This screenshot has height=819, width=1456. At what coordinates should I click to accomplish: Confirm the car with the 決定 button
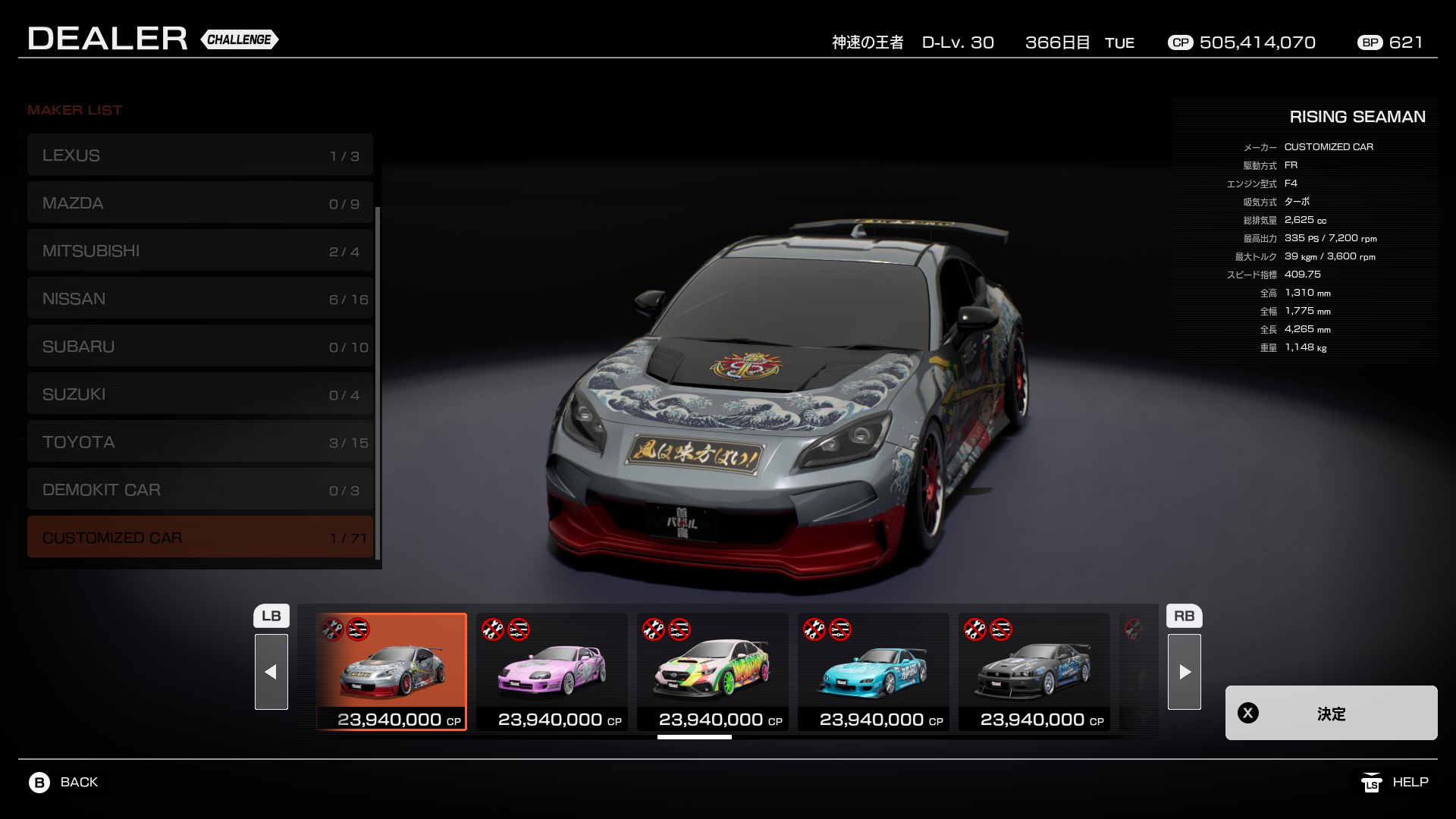click(1331, 713)
